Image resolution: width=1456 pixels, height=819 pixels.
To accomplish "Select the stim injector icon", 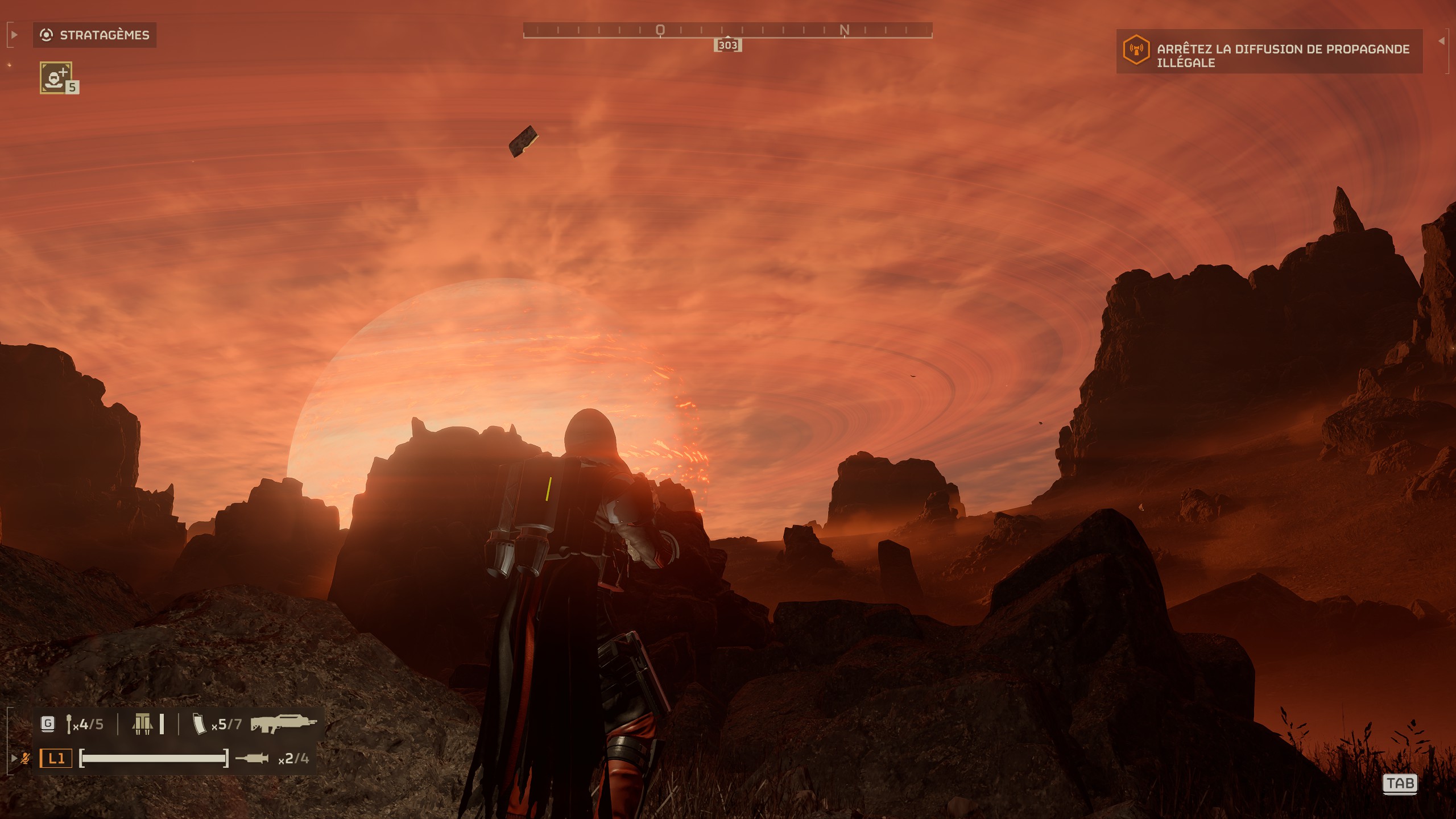I will click(x=251, y=758).
